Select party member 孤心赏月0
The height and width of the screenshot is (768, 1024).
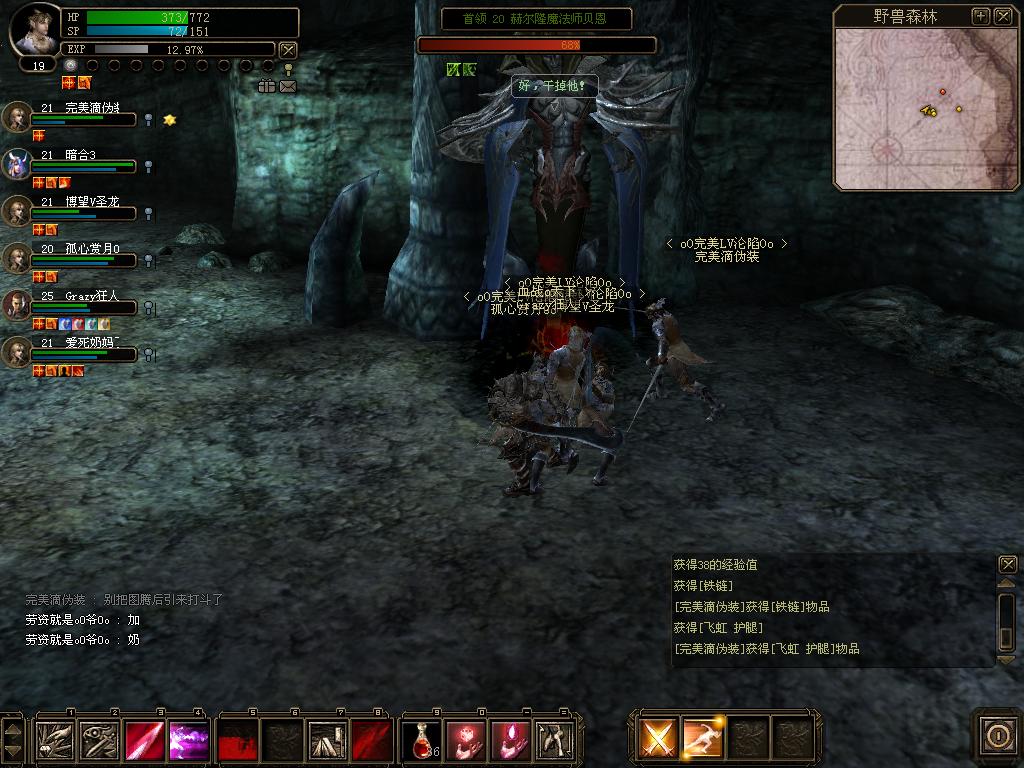pyautogui.click(x=18, y=258)
